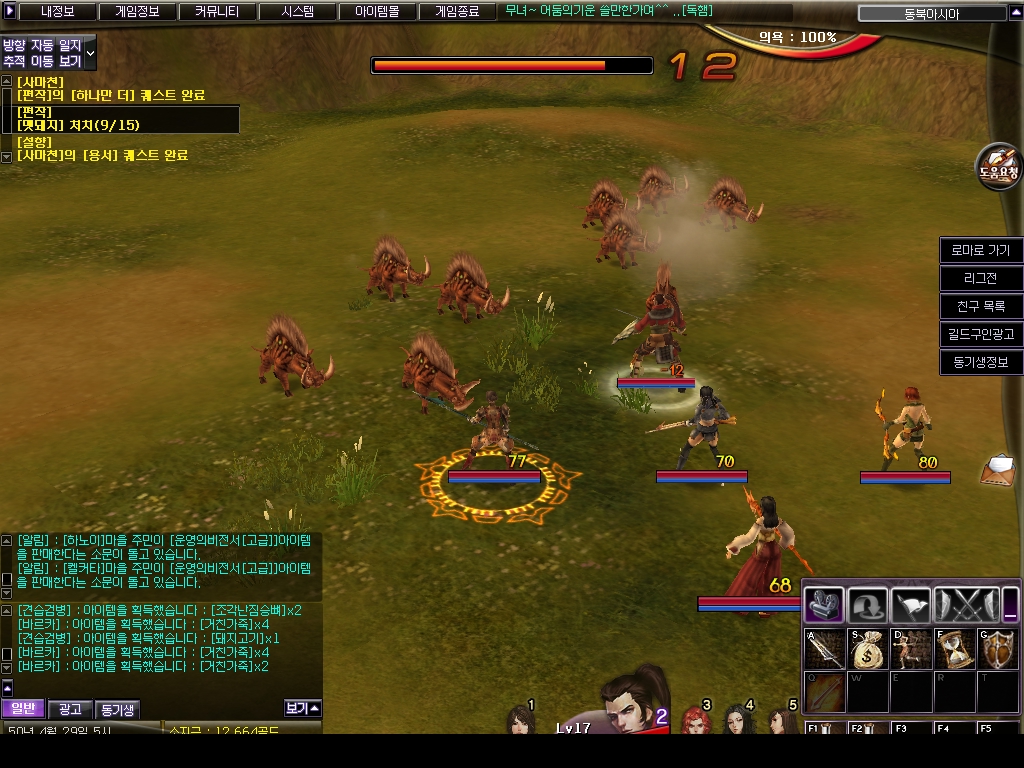This screenshot has width=1024, height=768.
Task: Open the 길드구인광고 guild recruitment ads
Action: (981, 334)
